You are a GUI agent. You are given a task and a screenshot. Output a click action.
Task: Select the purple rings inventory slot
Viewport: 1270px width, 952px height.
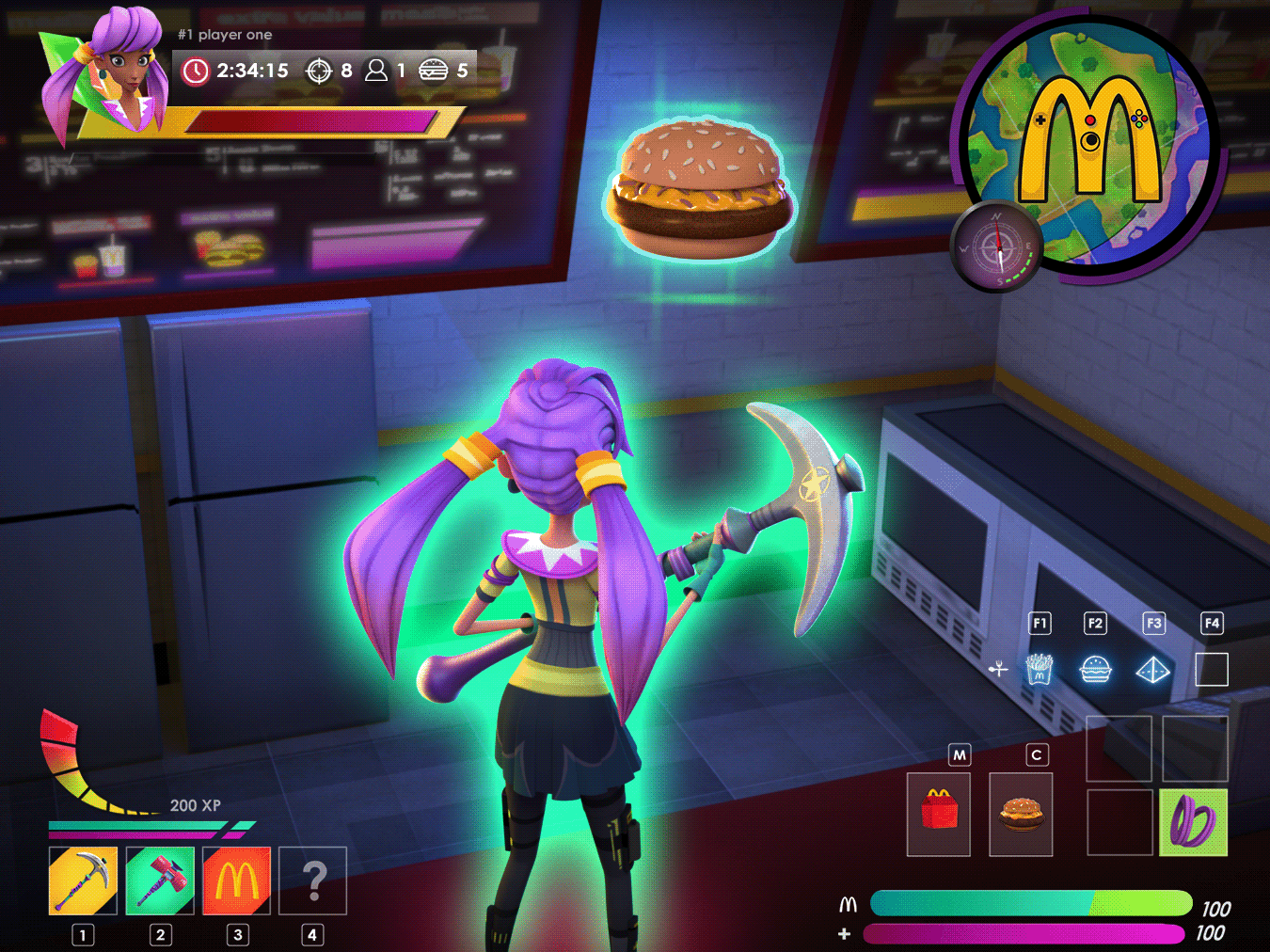(x=1193, y=822)
